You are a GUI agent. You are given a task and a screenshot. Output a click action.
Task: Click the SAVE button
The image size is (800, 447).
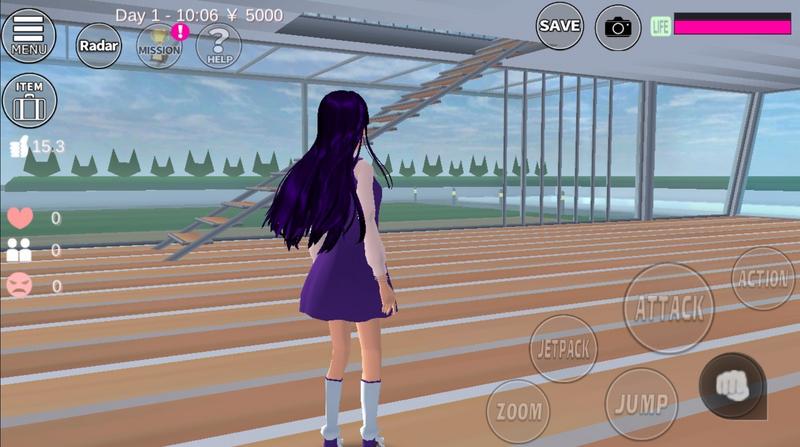point(559,26)
